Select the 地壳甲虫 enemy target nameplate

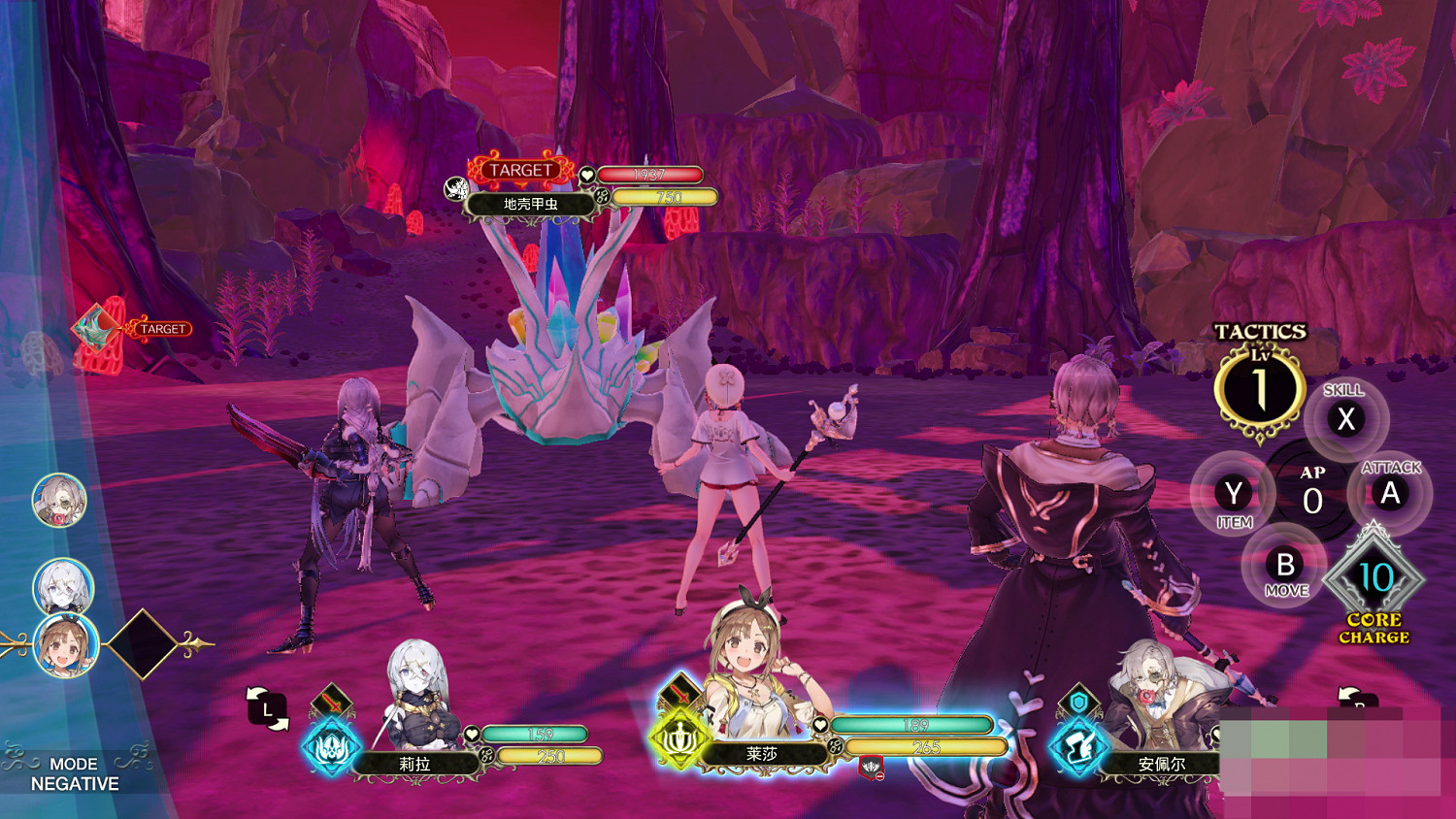click(x=530, y=204)
